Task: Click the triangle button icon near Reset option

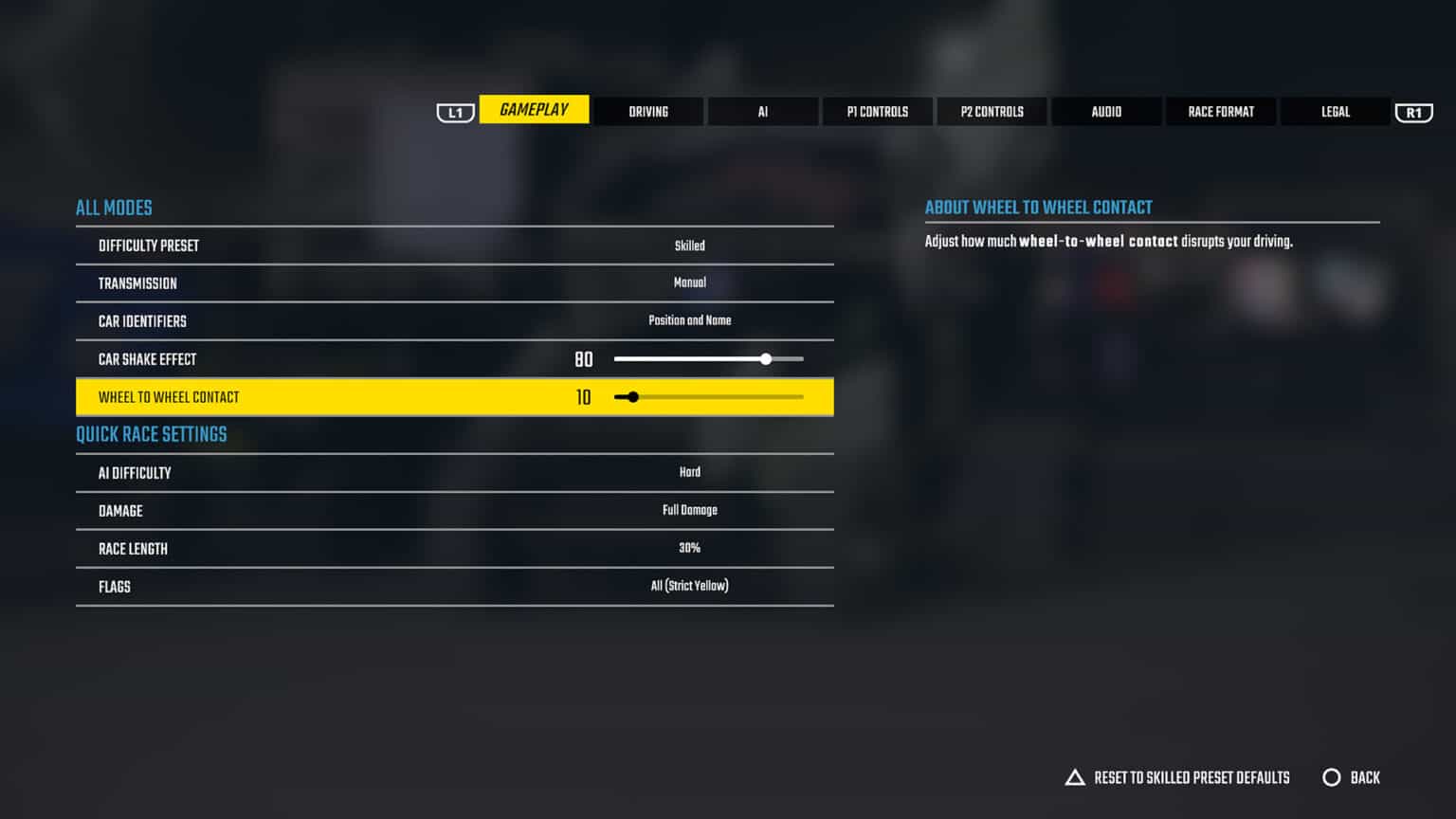Action: tap(1075, 777)
